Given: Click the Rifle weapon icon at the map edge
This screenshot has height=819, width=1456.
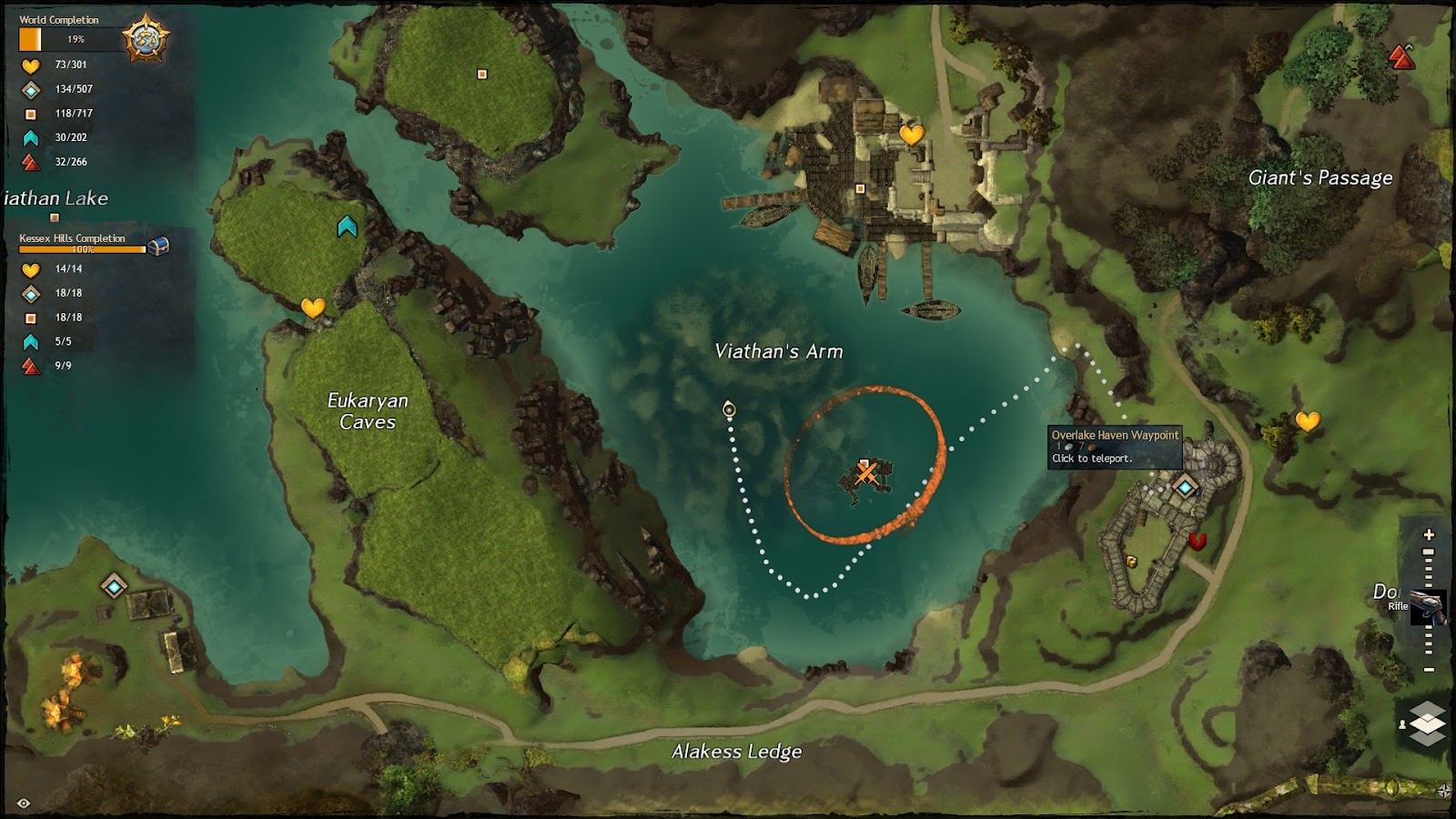Looking at the screenshot, I should click(x=1427, y=606).
